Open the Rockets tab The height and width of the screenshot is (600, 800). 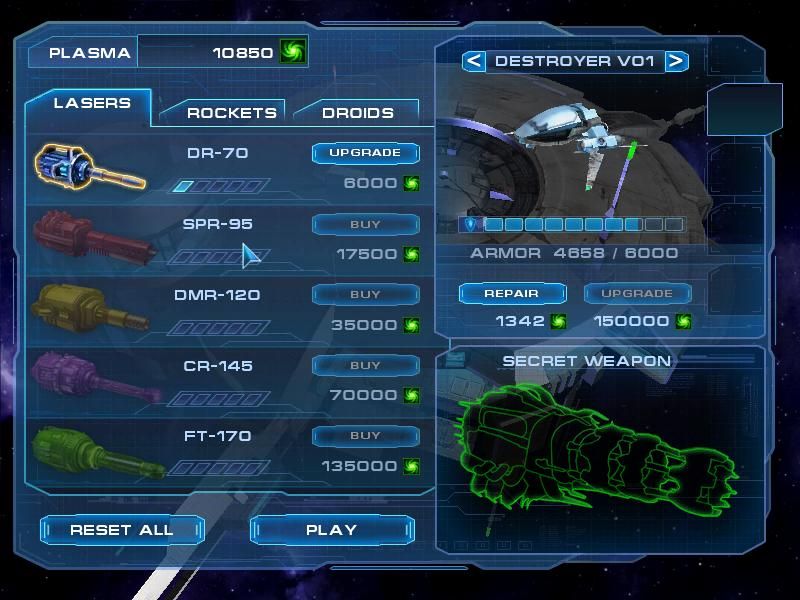[231, 113]
